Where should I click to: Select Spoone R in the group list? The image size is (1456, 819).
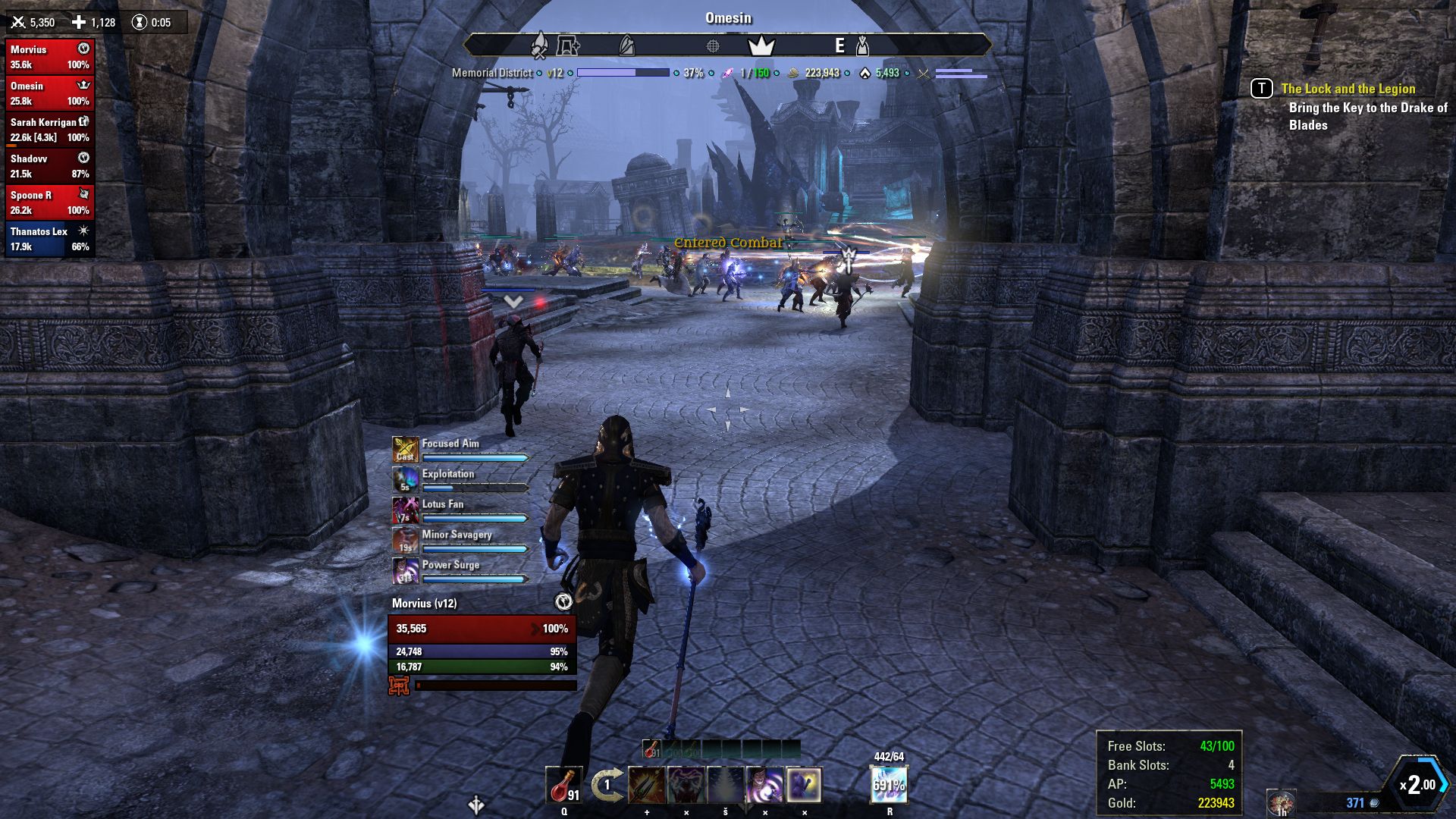click(x=49, y=202)
